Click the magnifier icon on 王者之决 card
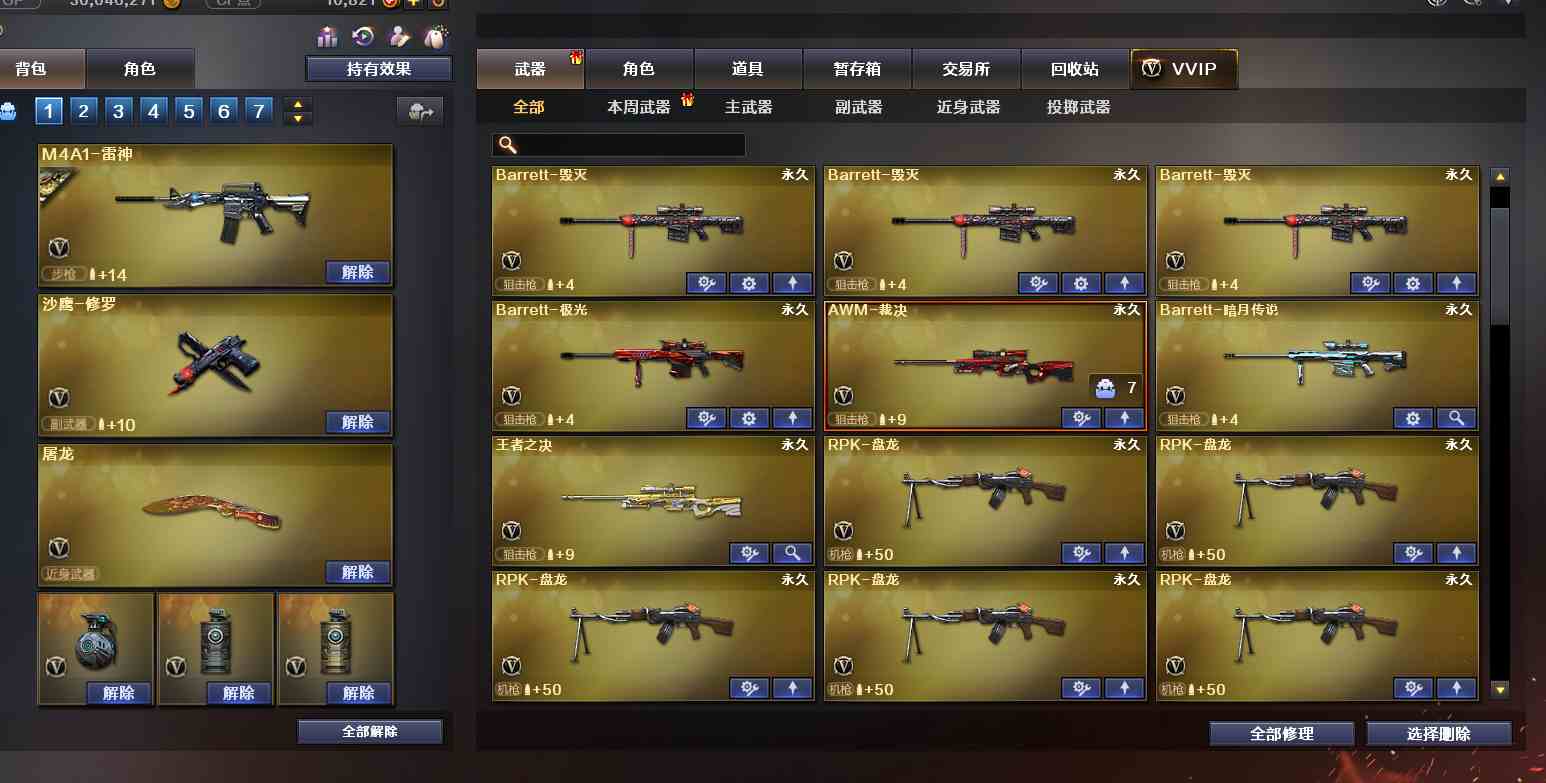Screen dimensions: 1546x783 coord(792,552)
